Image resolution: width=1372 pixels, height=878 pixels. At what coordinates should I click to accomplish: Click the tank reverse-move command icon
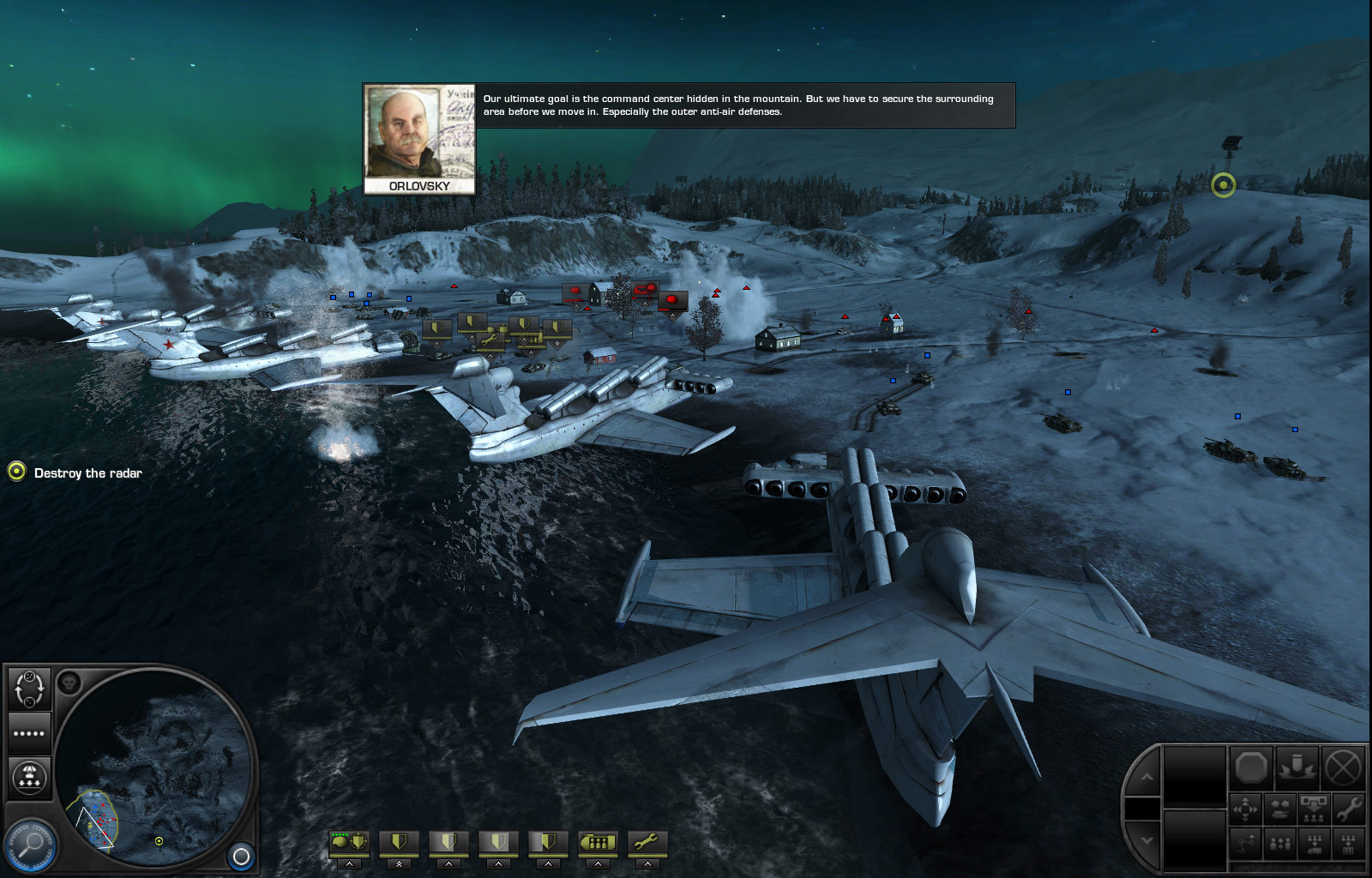(1281, 809)
